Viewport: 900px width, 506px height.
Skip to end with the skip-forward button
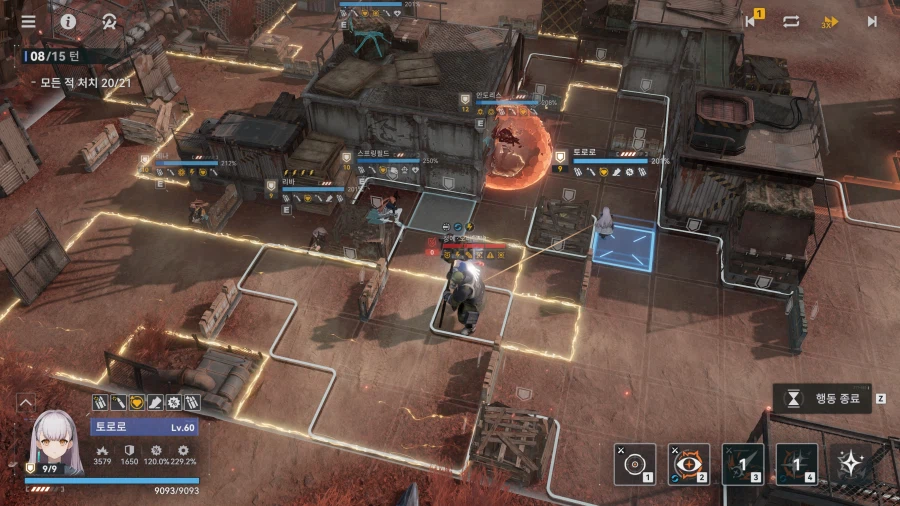pos(871,21)
